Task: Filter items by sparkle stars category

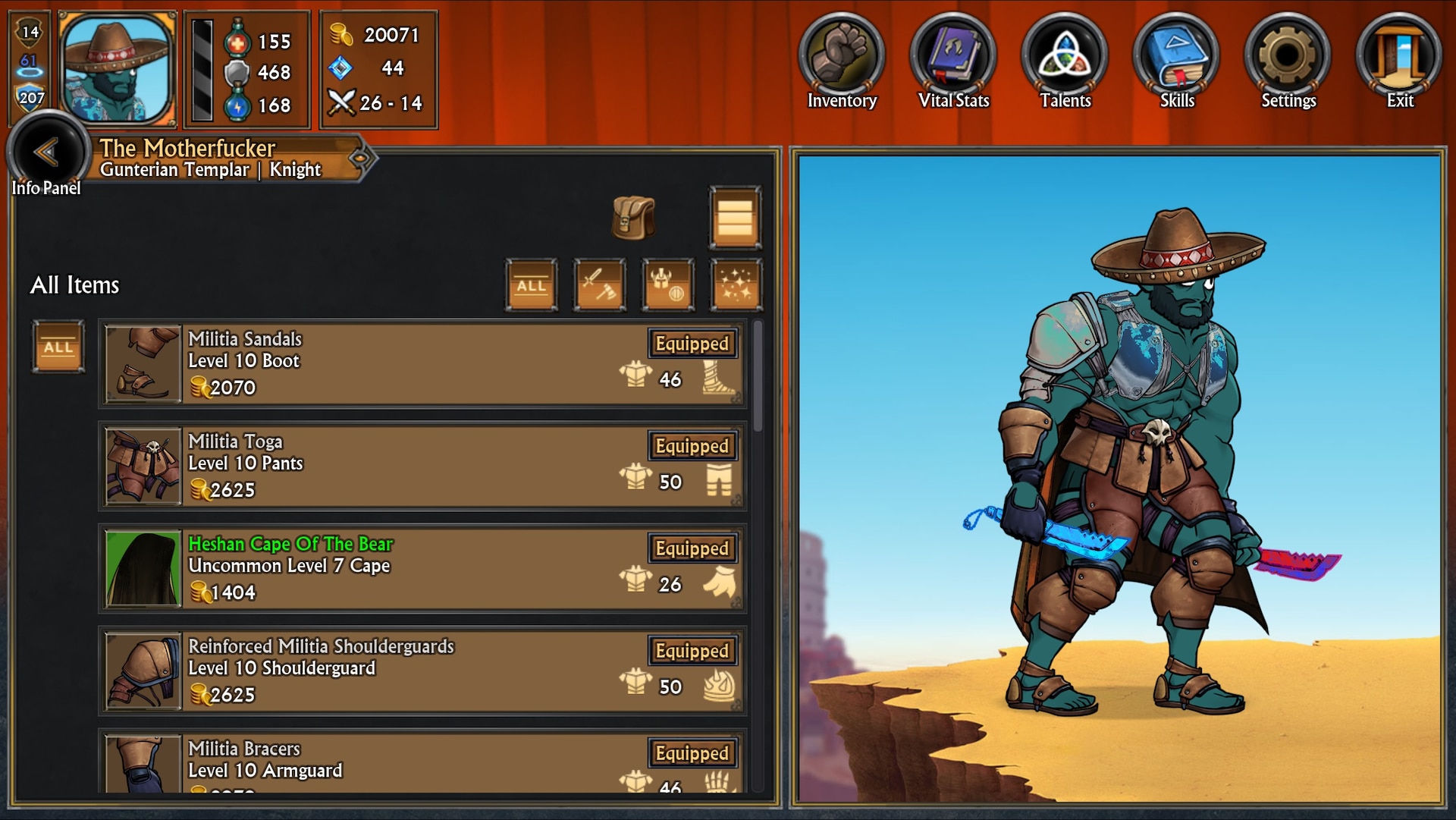Action: [736, 285]
